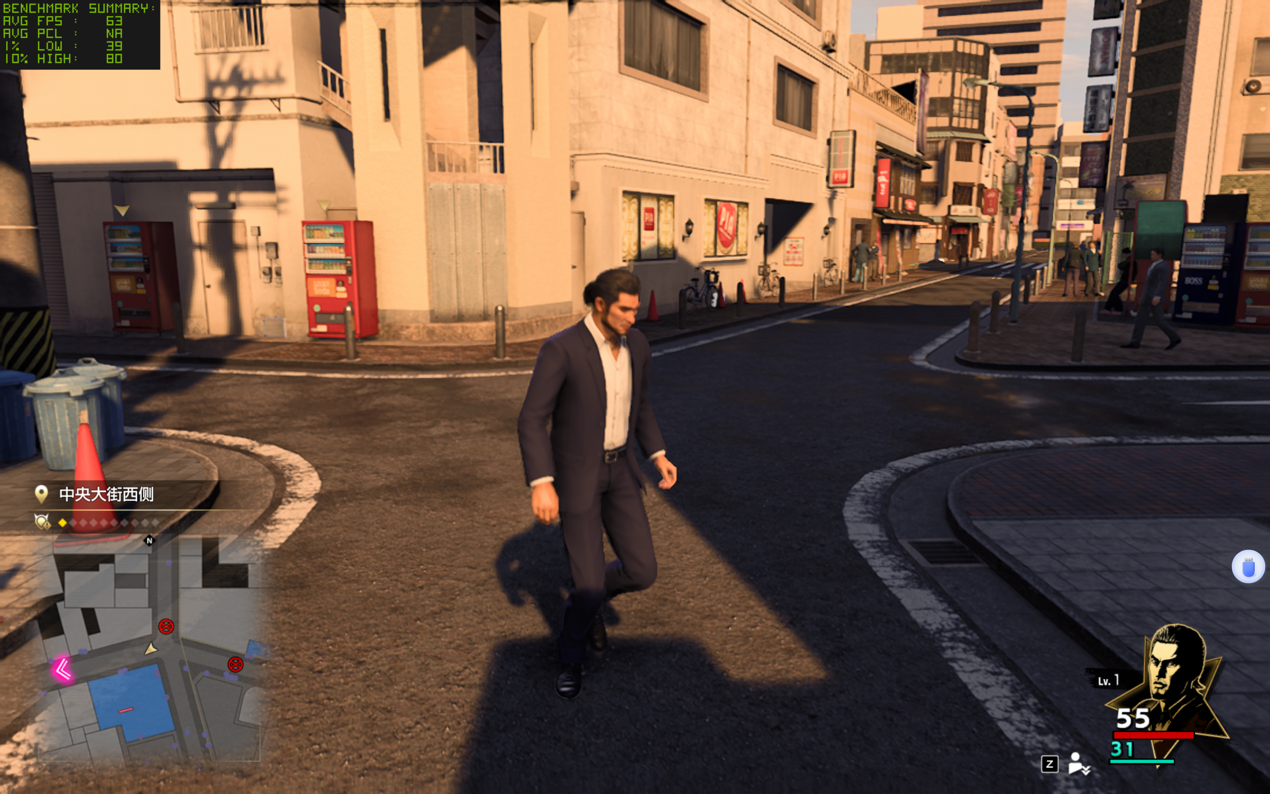Click the blue USB drive overlay icon
The width and height of the screenshot is (1270, 794).
point(1248,567)
